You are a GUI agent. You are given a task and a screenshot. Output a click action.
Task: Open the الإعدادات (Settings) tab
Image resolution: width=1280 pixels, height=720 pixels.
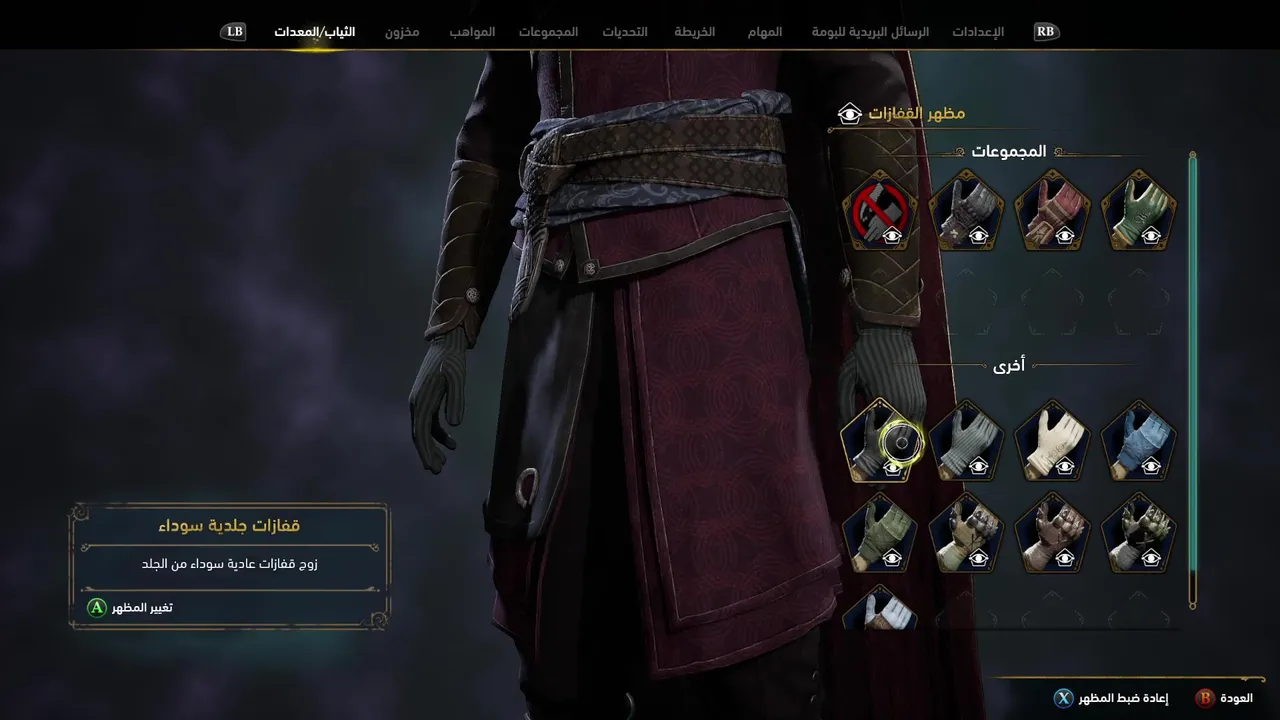978,32
